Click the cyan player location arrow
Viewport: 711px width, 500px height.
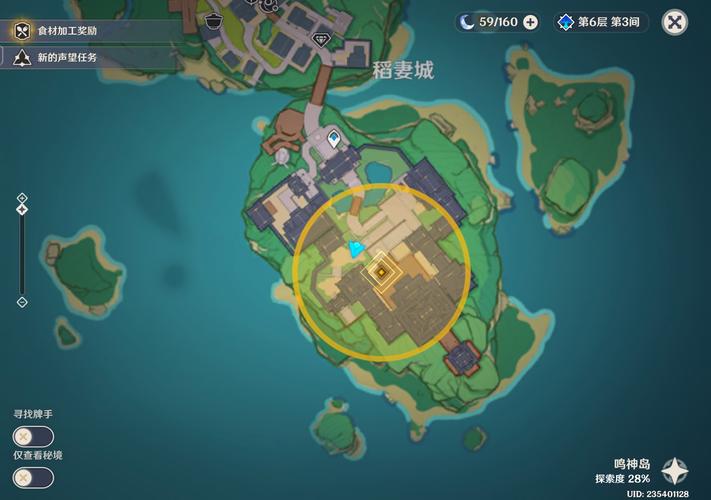(356, 248)
